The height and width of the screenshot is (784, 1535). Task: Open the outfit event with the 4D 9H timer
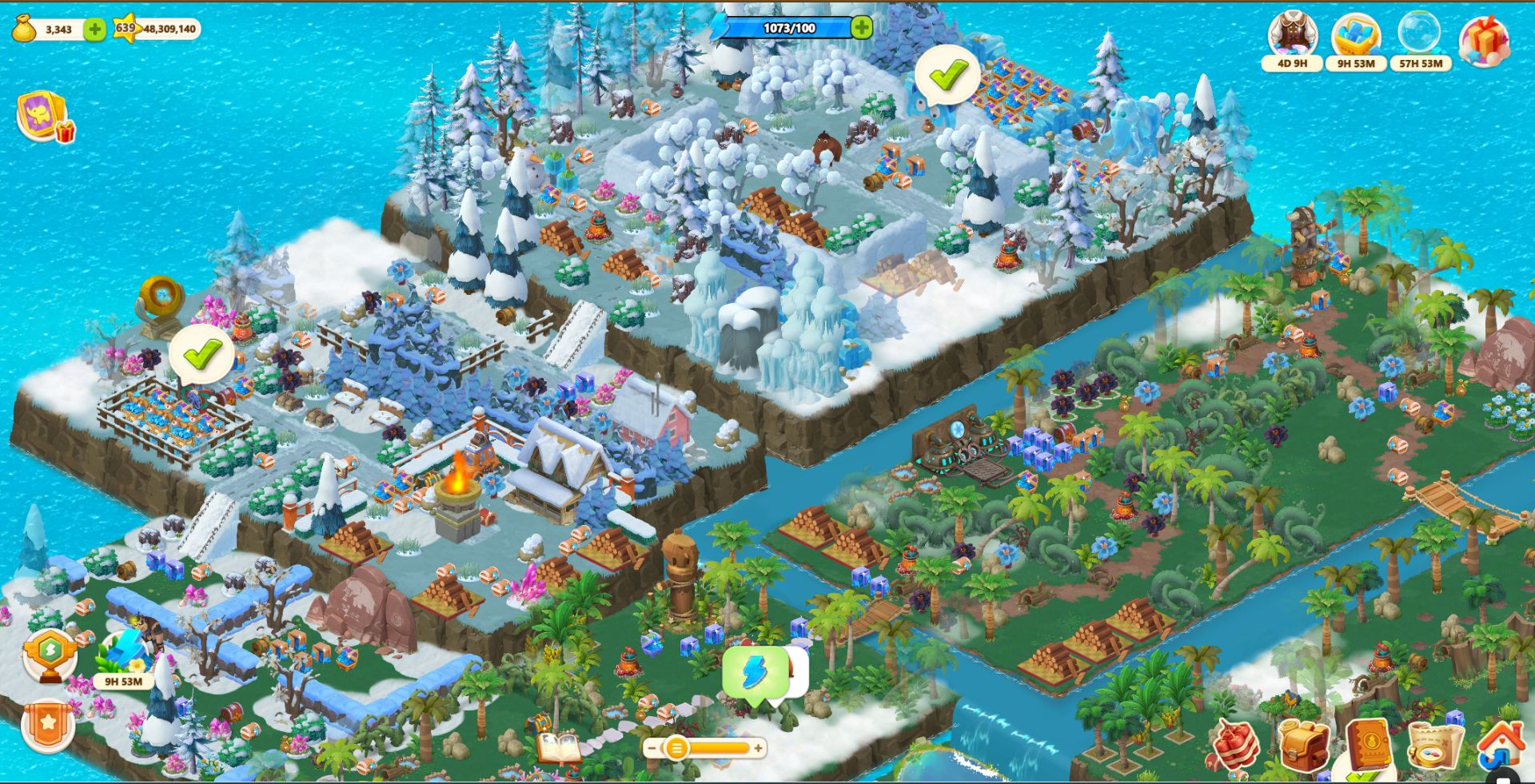coord(1292,37)
